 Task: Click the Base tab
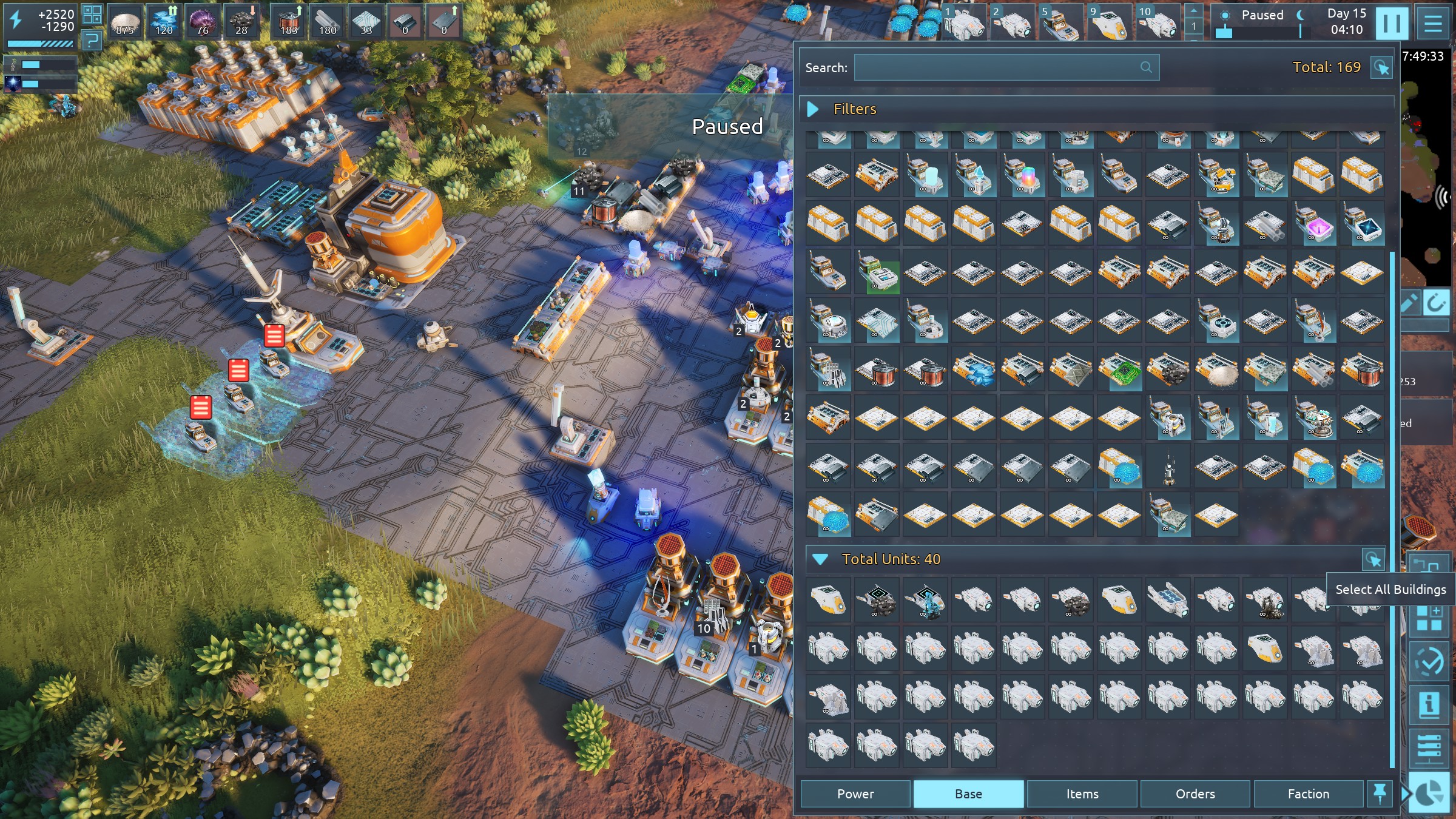[x=968, y=794]
